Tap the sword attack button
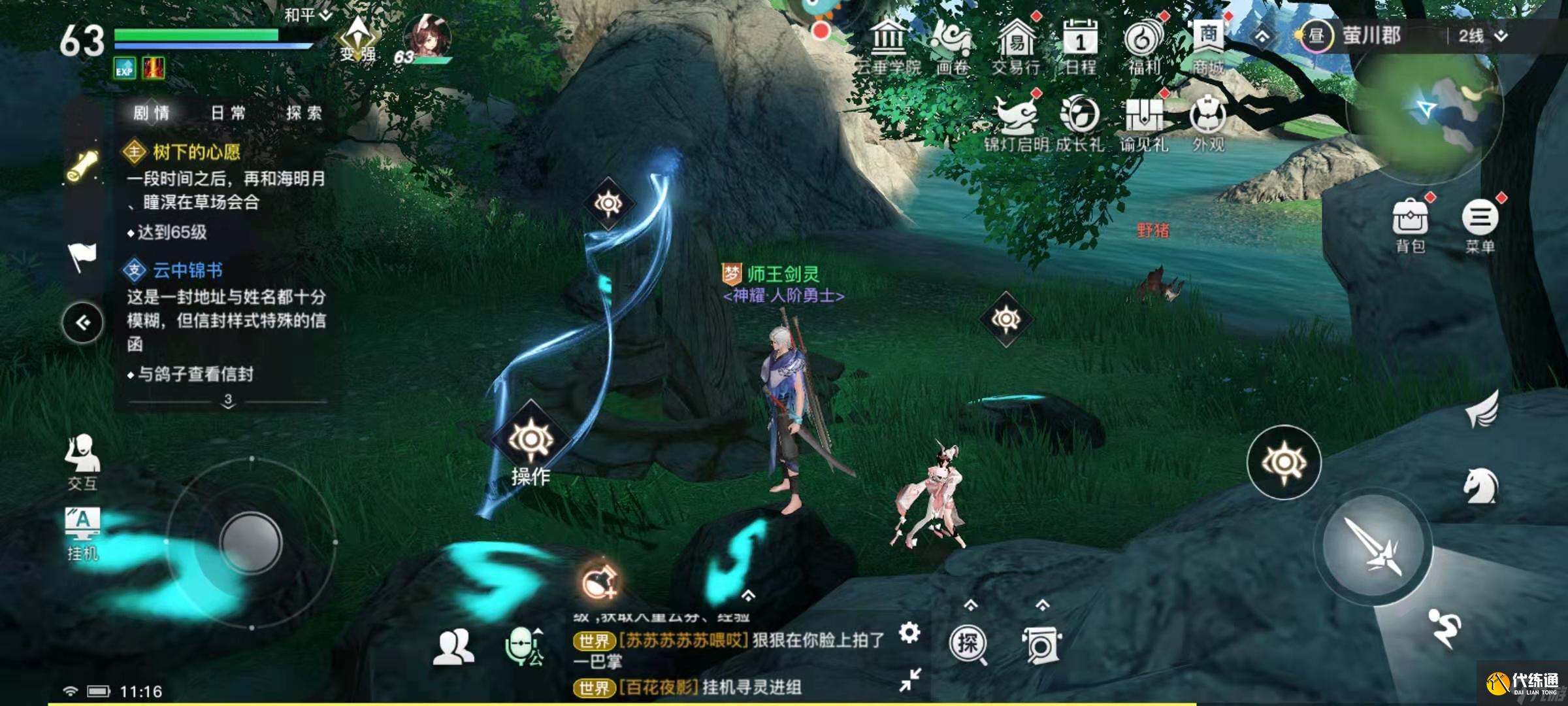Viewport: 1568px width, 706px height. 1373,546
